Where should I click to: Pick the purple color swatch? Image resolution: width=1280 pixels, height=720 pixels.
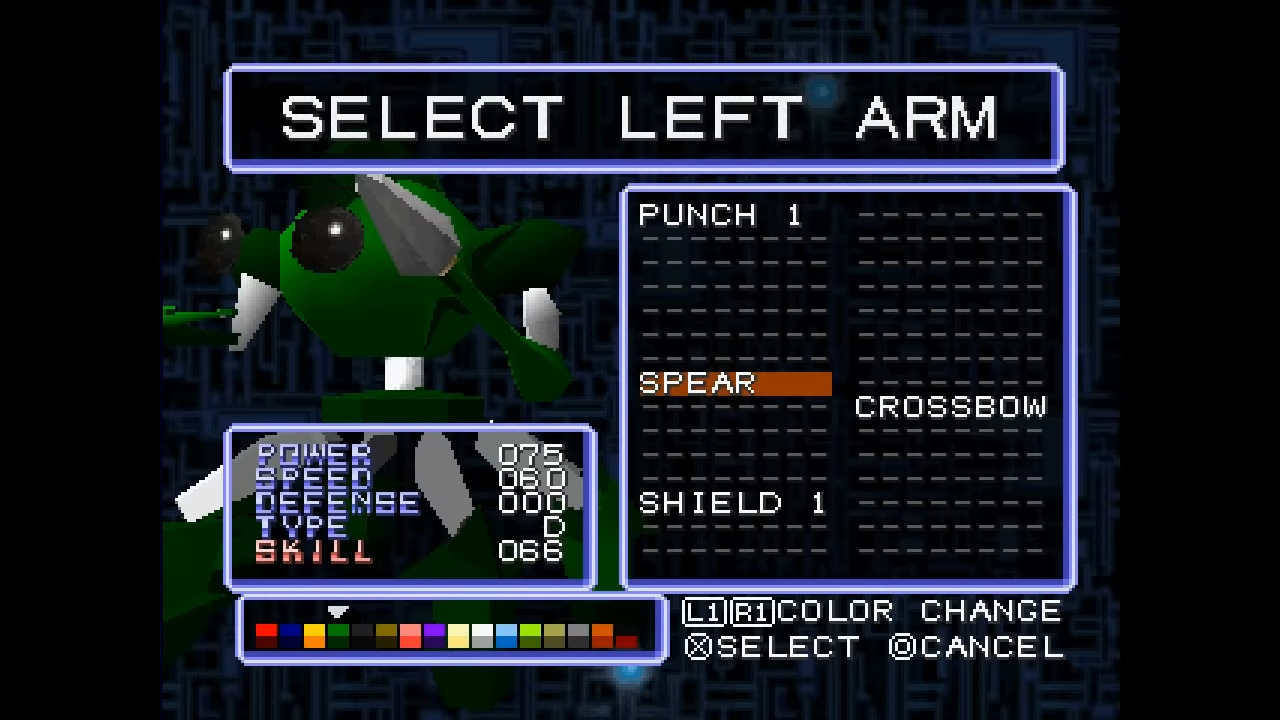coord(434,632)
